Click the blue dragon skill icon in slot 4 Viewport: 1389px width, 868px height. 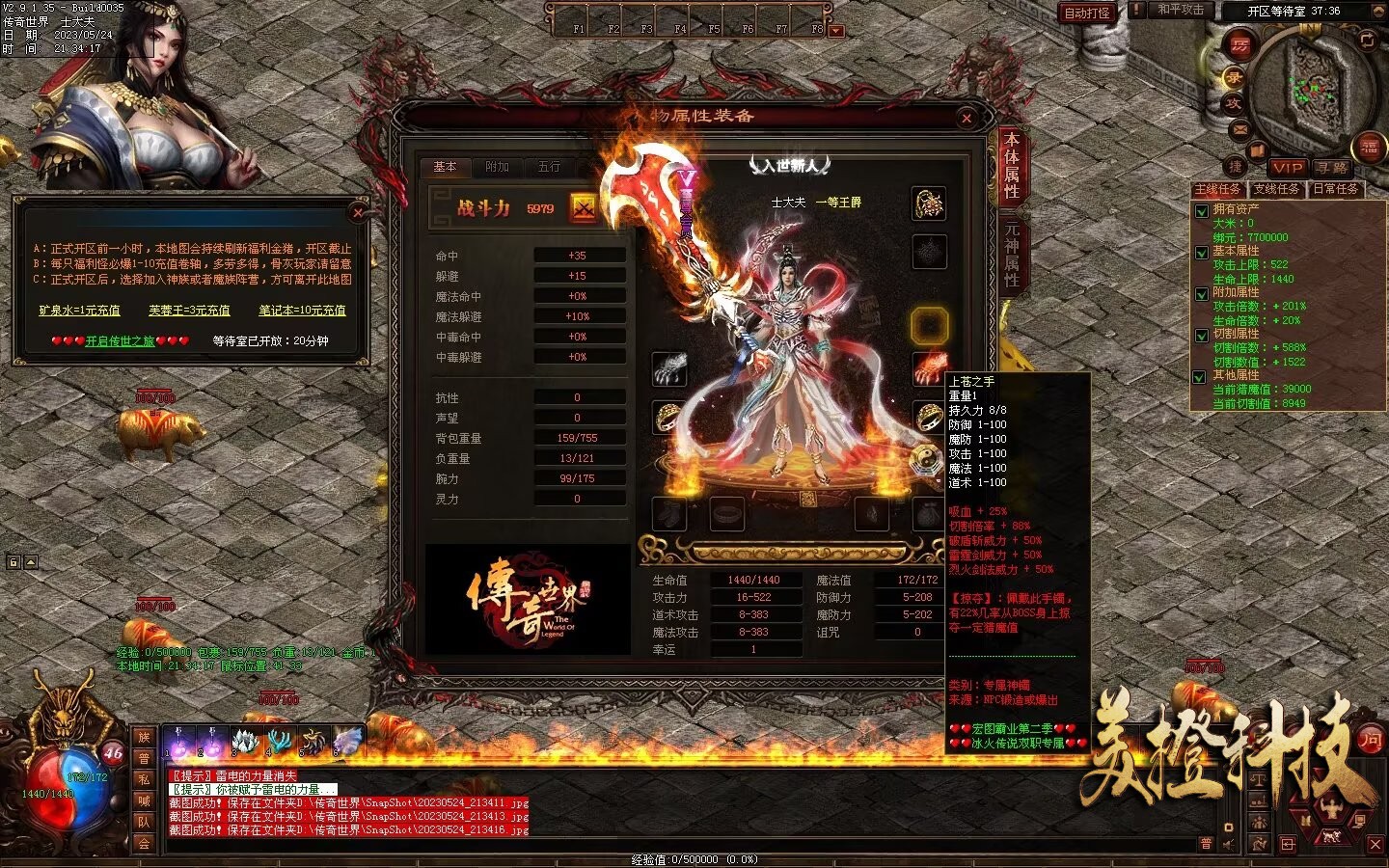click(x=278, y=740)
